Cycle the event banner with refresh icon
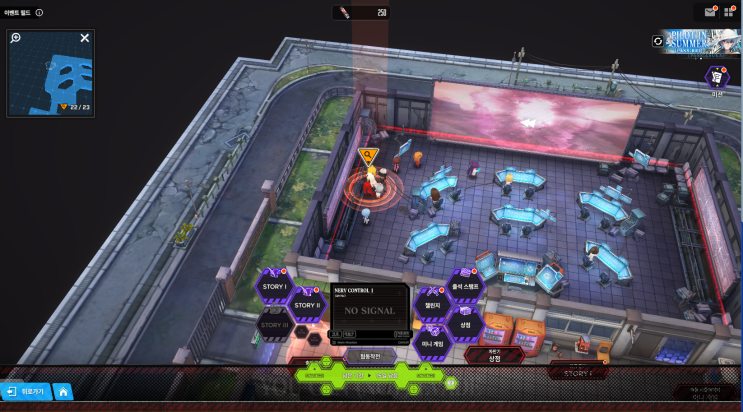This screenshot has width=743, height=412. 657,41
